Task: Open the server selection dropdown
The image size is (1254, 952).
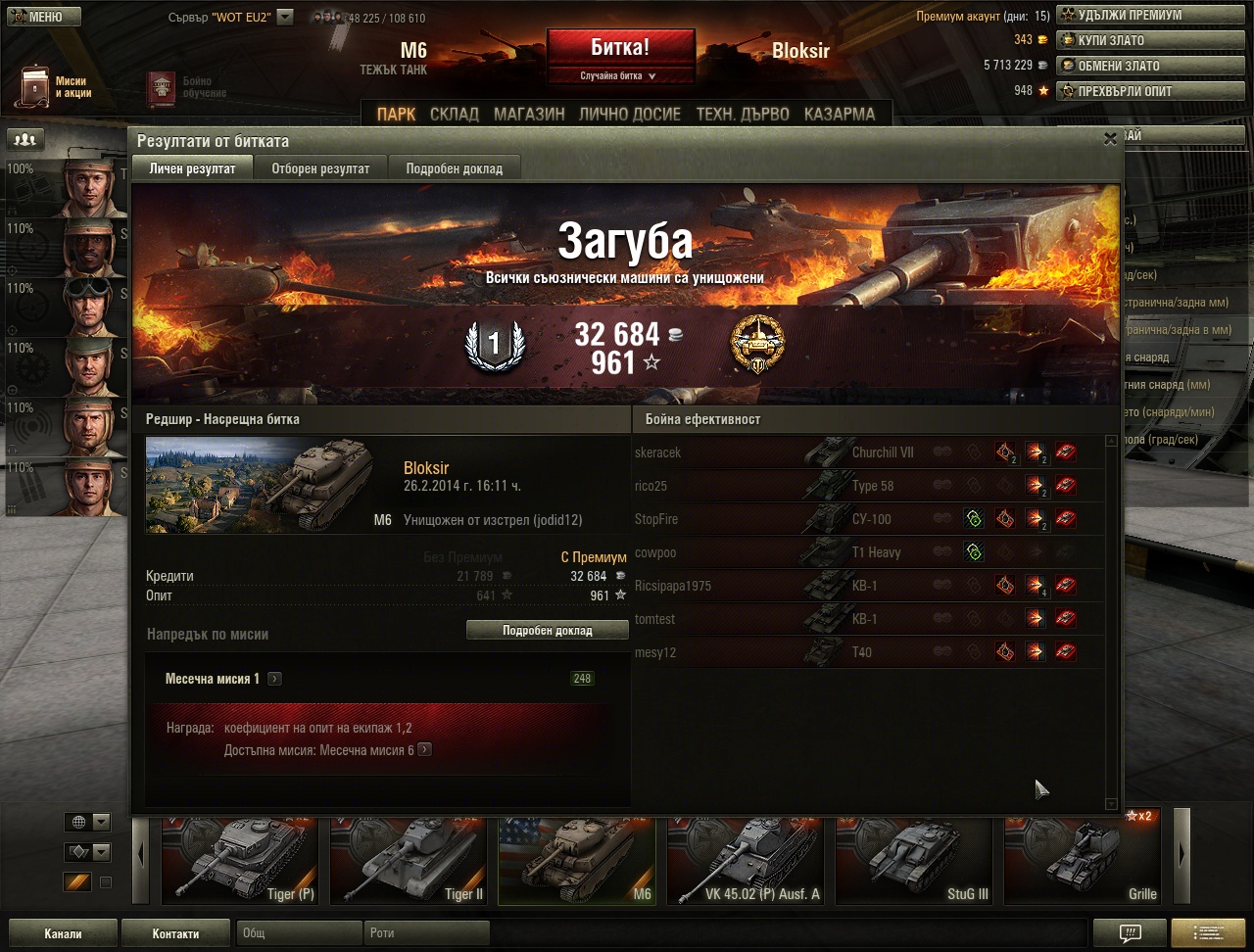Action: [285, 17]
